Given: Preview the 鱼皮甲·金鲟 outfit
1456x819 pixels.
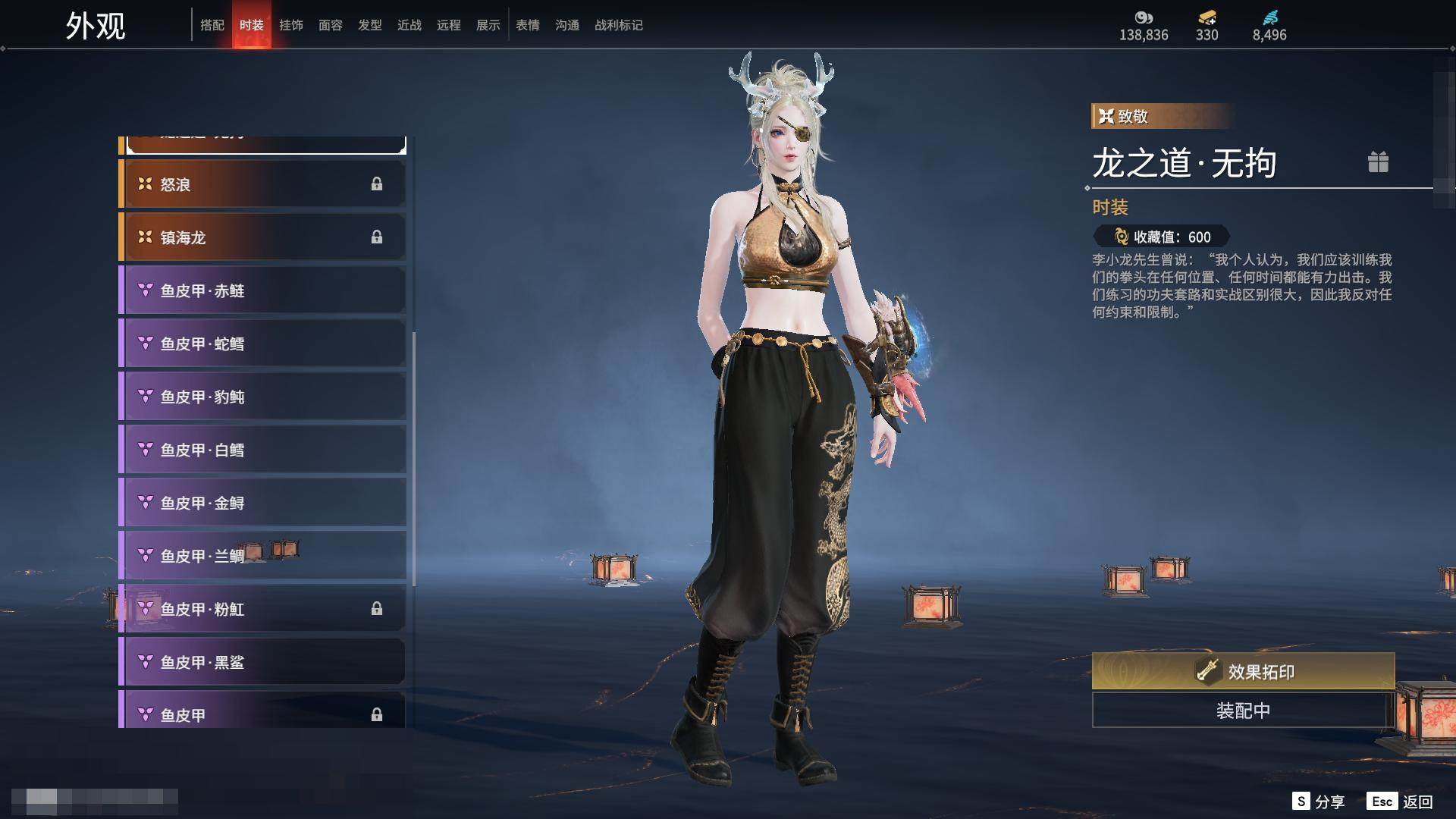Looking at the screenshot, I should [x=262, y=503].
